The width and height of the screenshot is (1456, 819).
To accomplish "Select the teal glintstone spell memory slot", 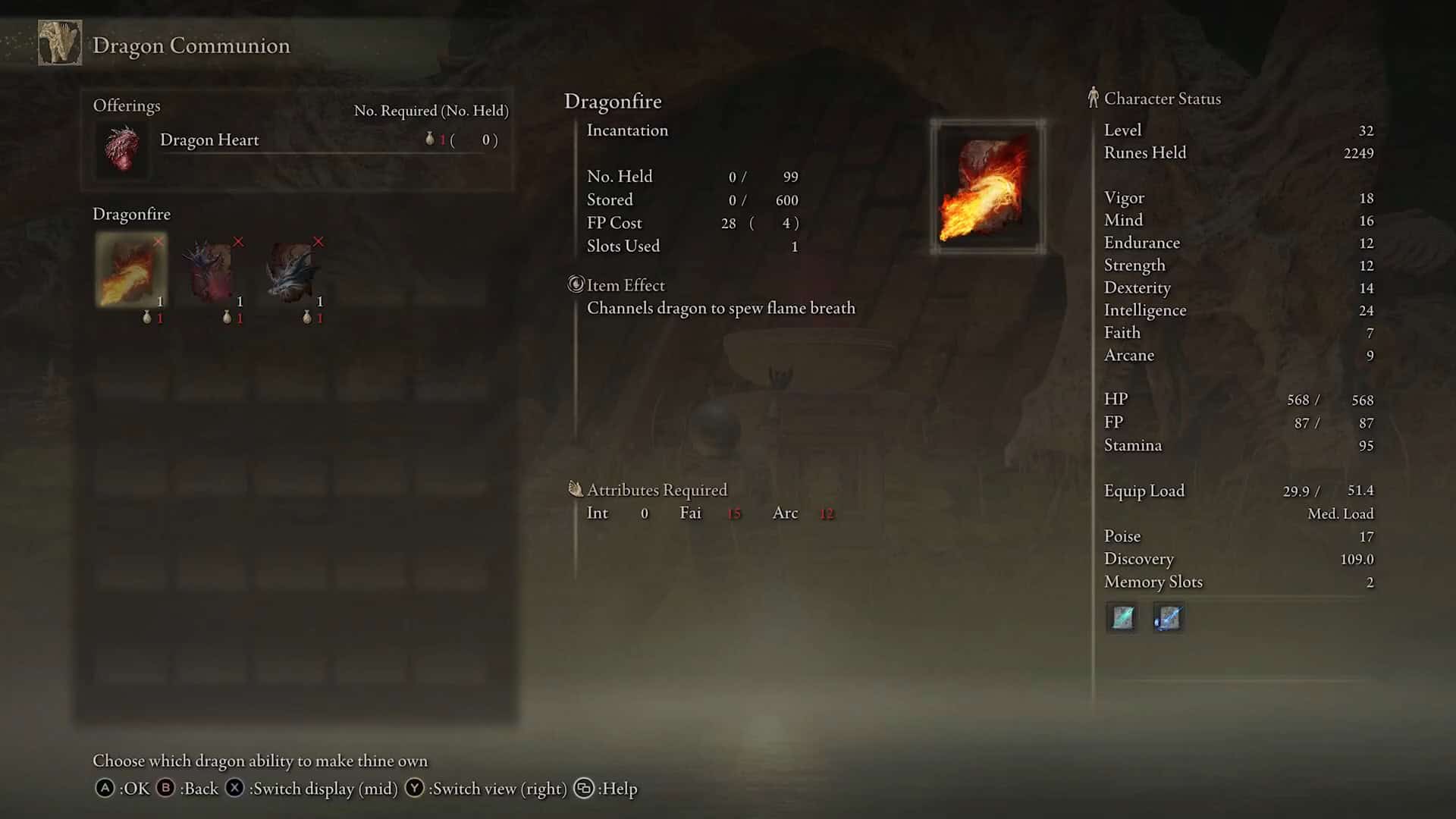I will click(x=1122, y=618).
